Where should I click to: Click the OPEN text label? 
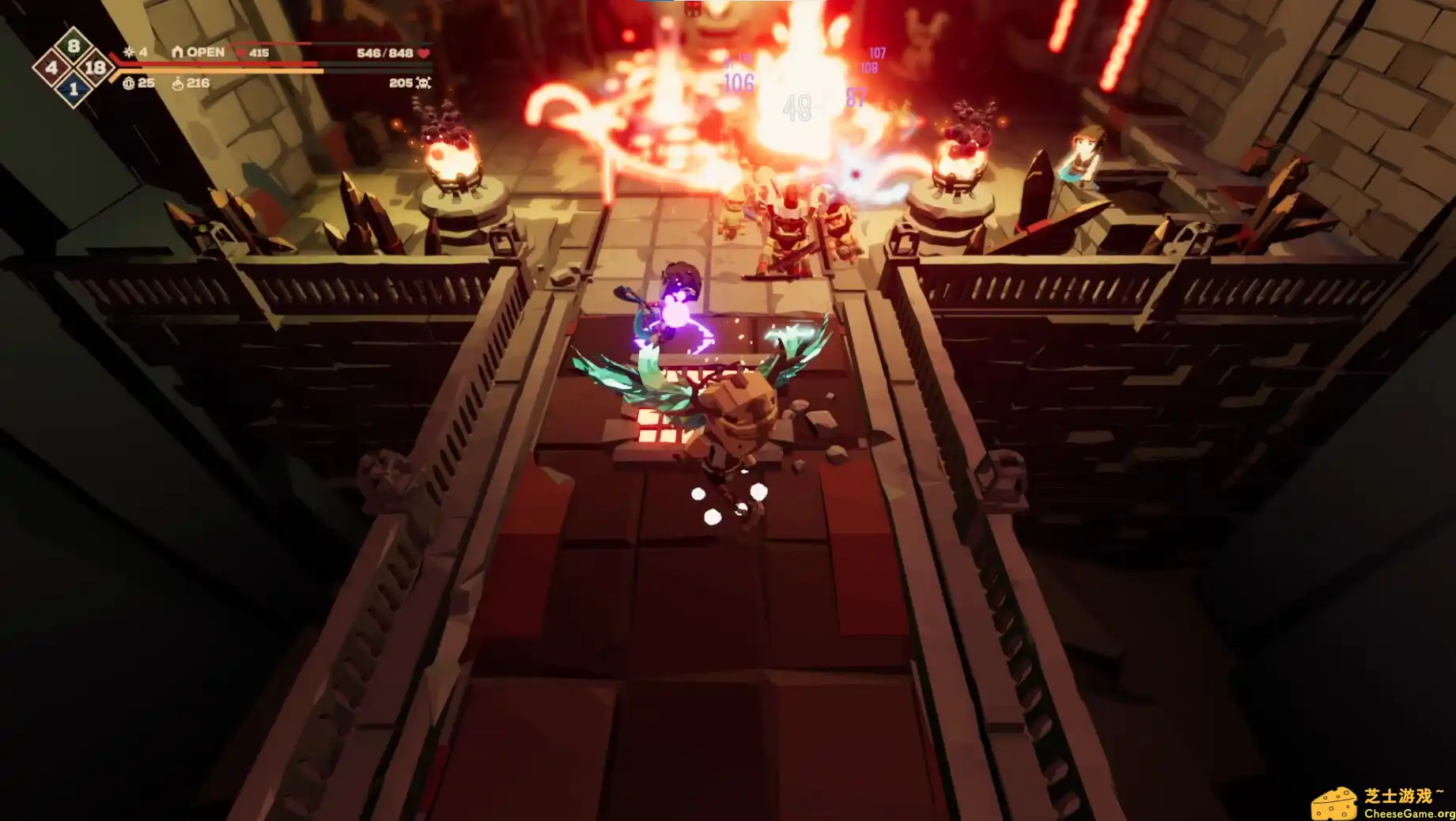[204, 51]
